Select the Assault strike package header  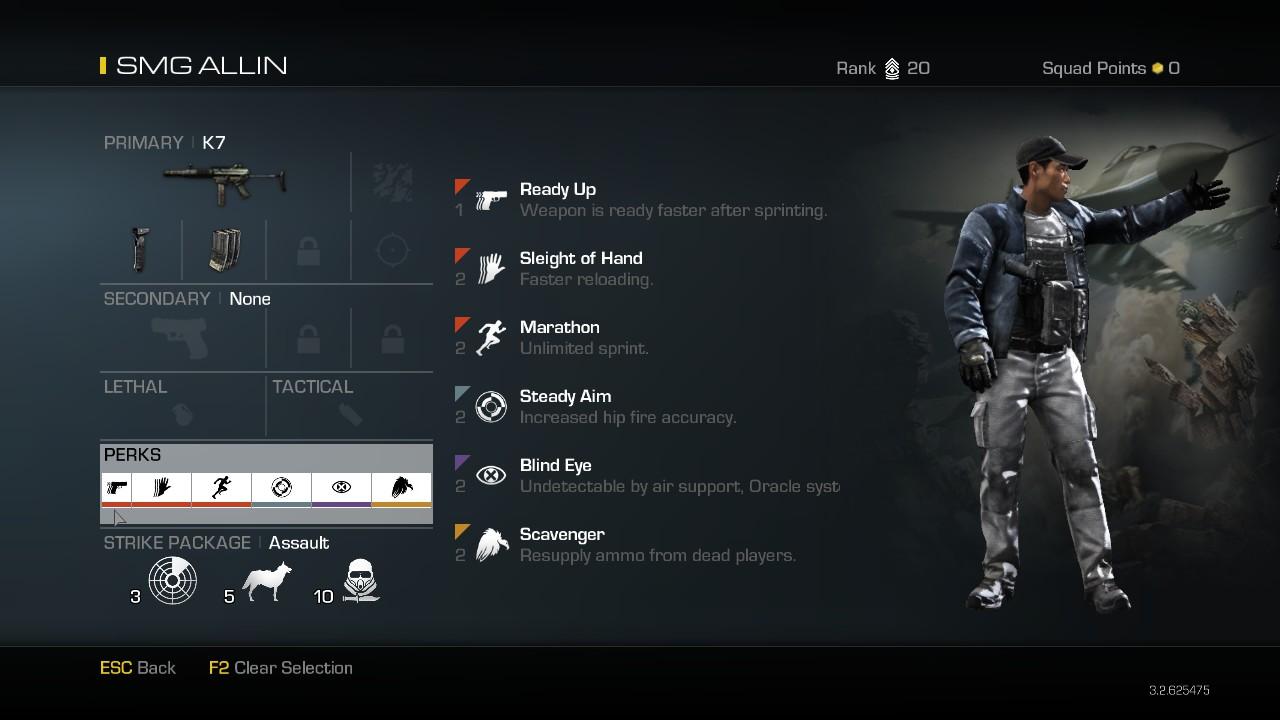coord(298,543)
